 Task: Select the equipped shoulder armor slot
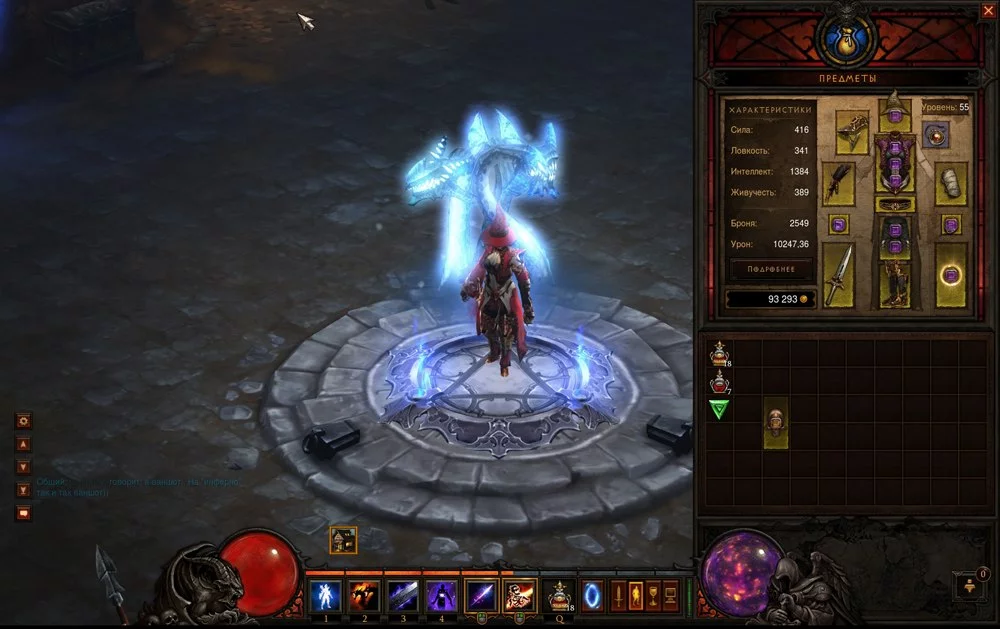pos(851,131)
